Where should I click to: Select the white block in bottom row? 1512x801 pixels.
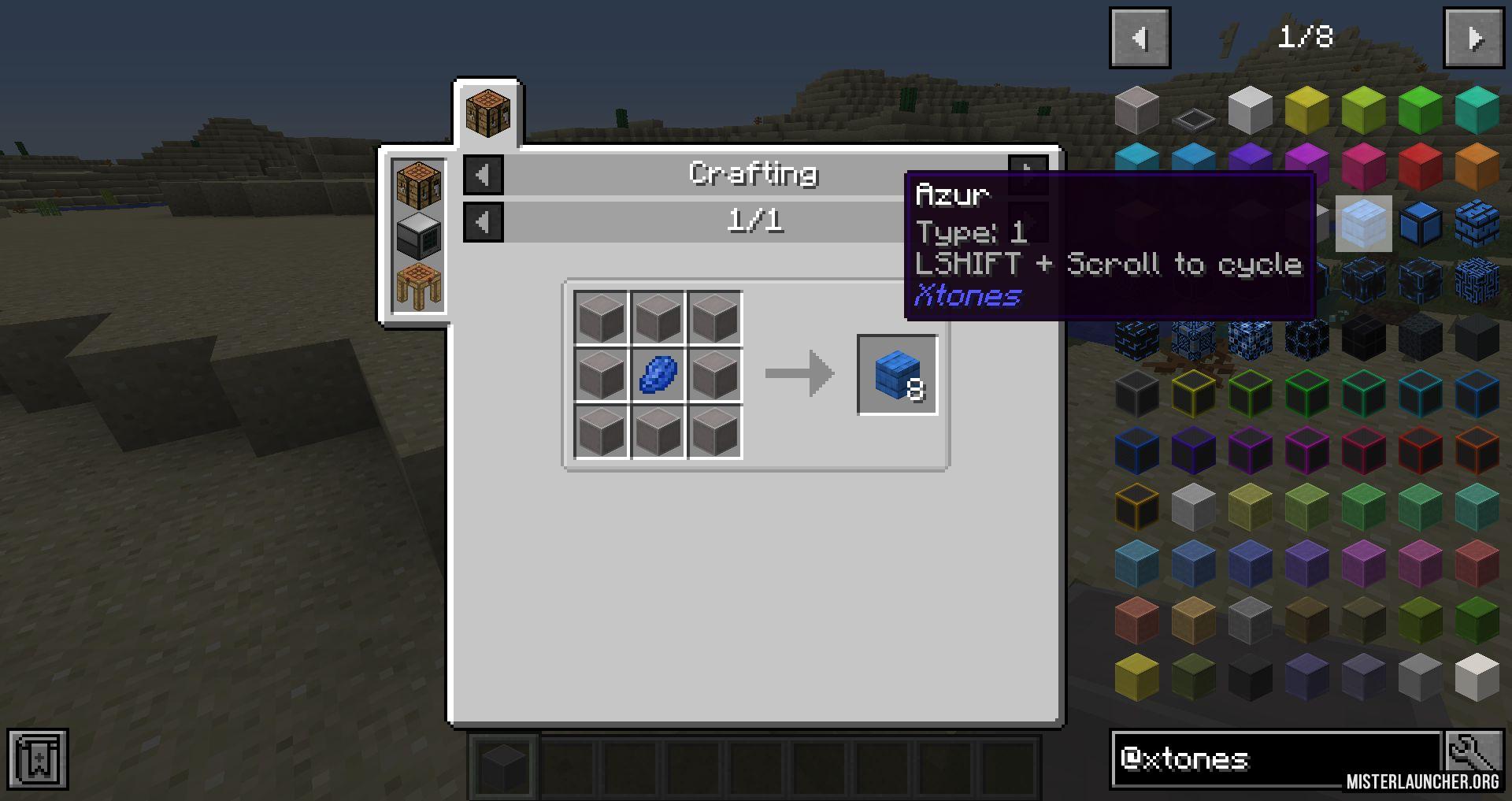point(1477,677)
